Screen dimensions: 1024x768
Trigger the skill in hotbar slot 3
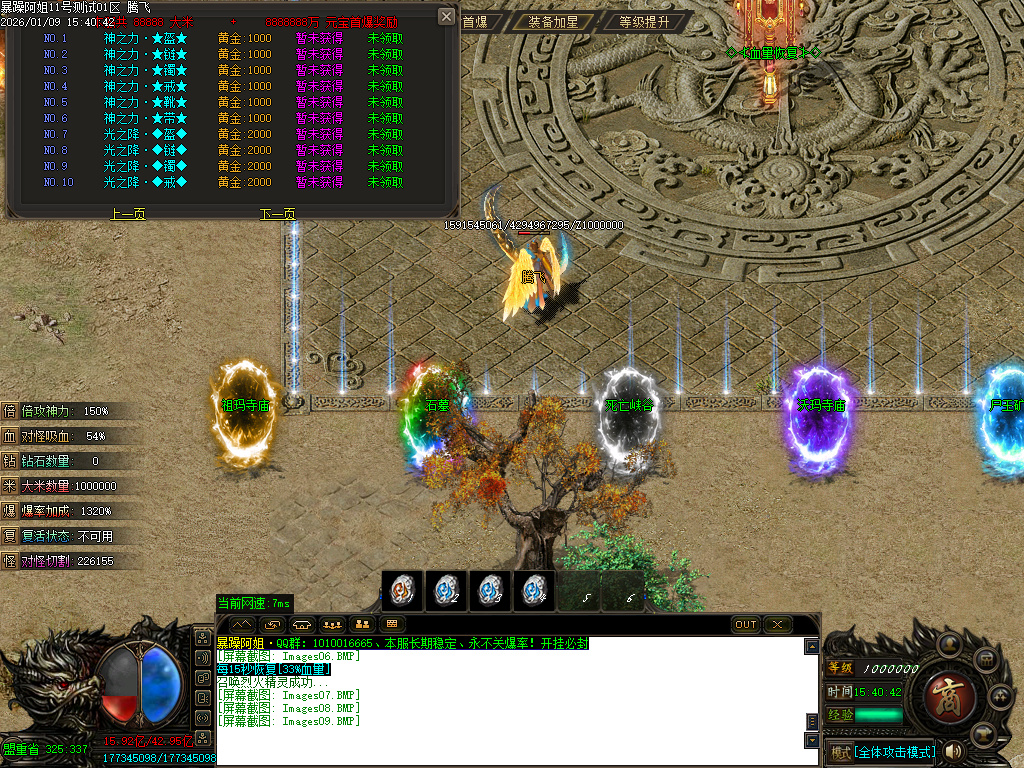(x=489, y=591)
